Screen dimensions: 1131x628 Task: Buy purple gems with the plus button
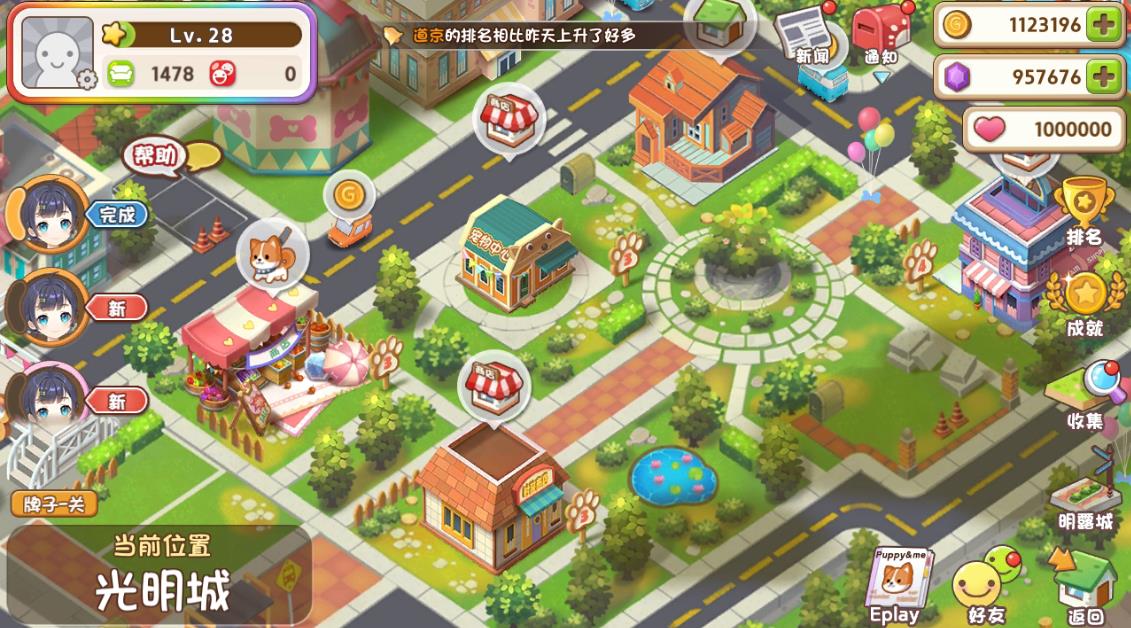point(1103,76)
